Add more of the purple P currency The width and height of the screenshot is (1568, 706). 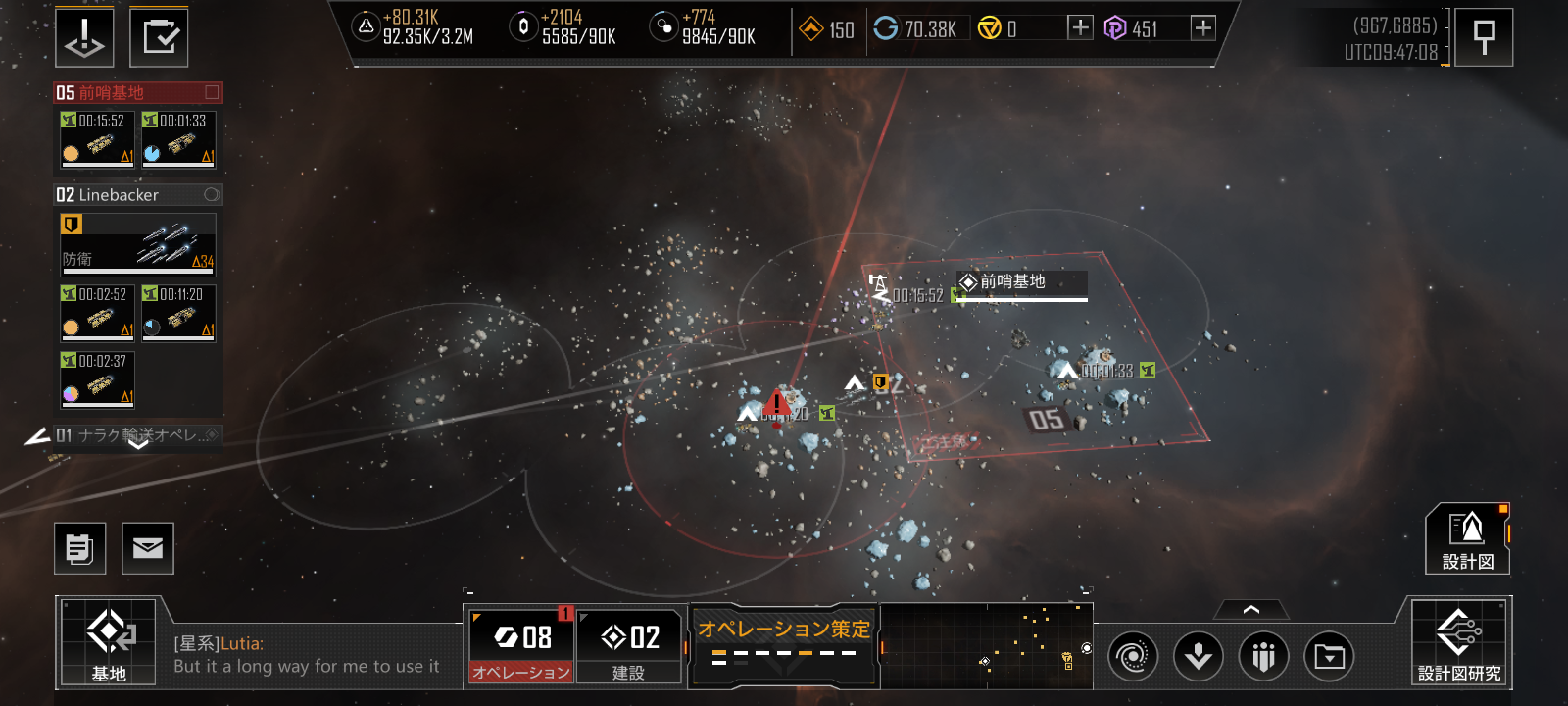coord(1203,28)
